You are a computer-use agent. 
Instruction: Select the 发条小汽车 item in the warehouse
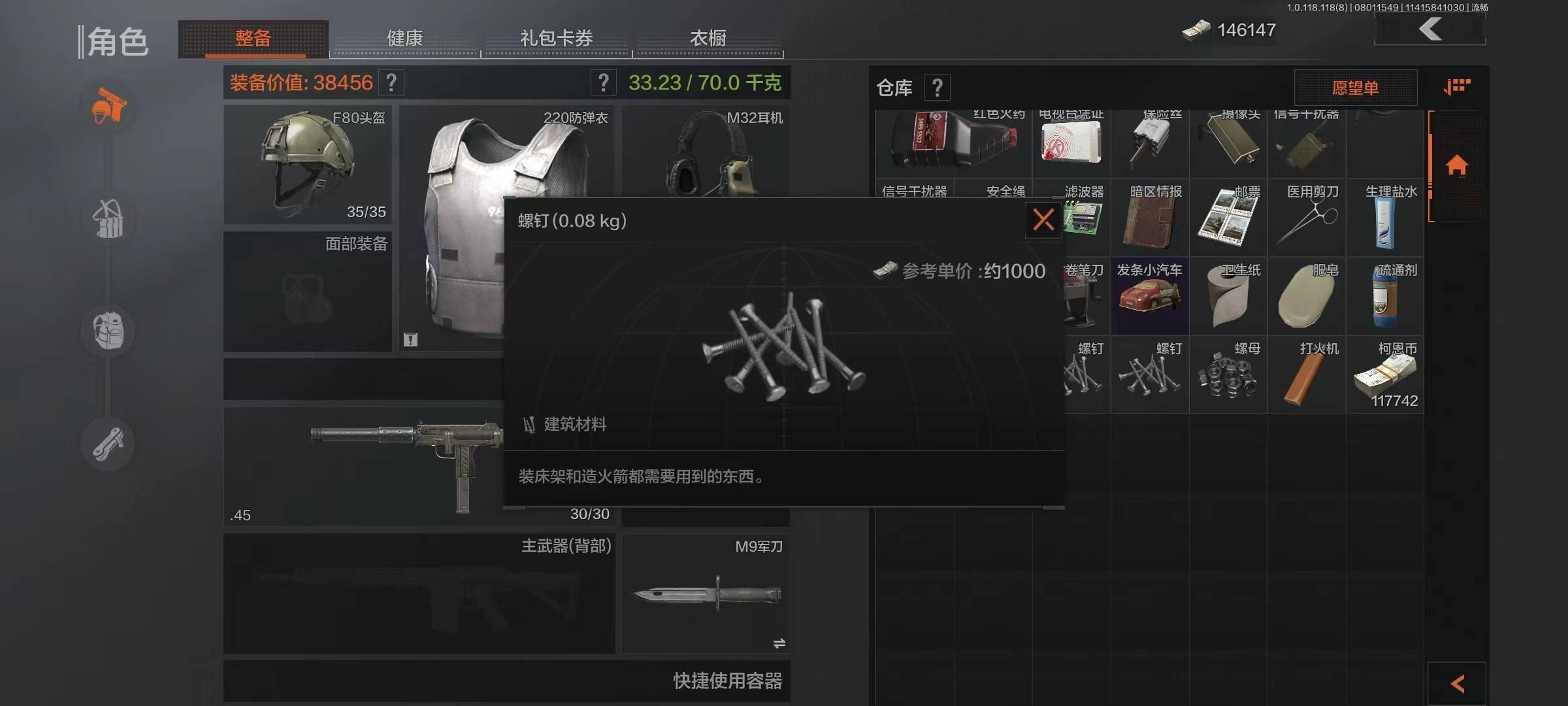point(1150,295)
